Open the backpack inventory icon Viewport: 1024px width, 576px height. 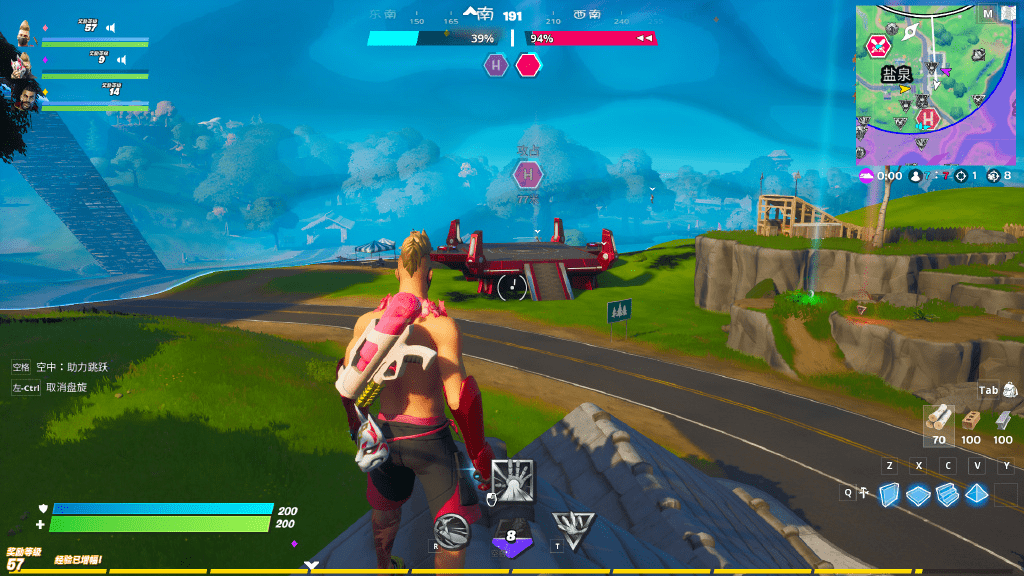(x=1010, y=390)
